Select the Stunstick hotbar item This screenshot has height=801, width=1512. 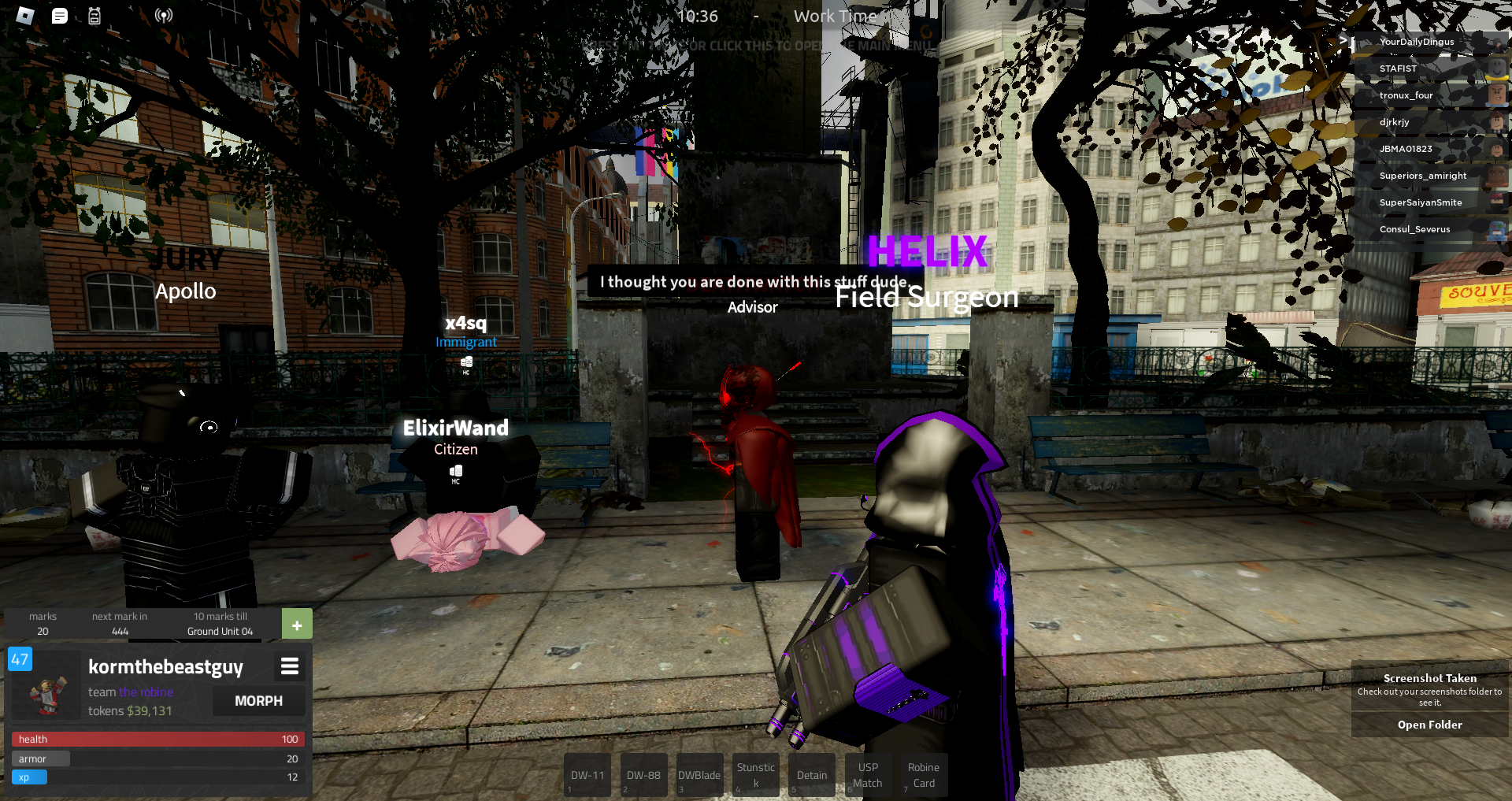755,776
